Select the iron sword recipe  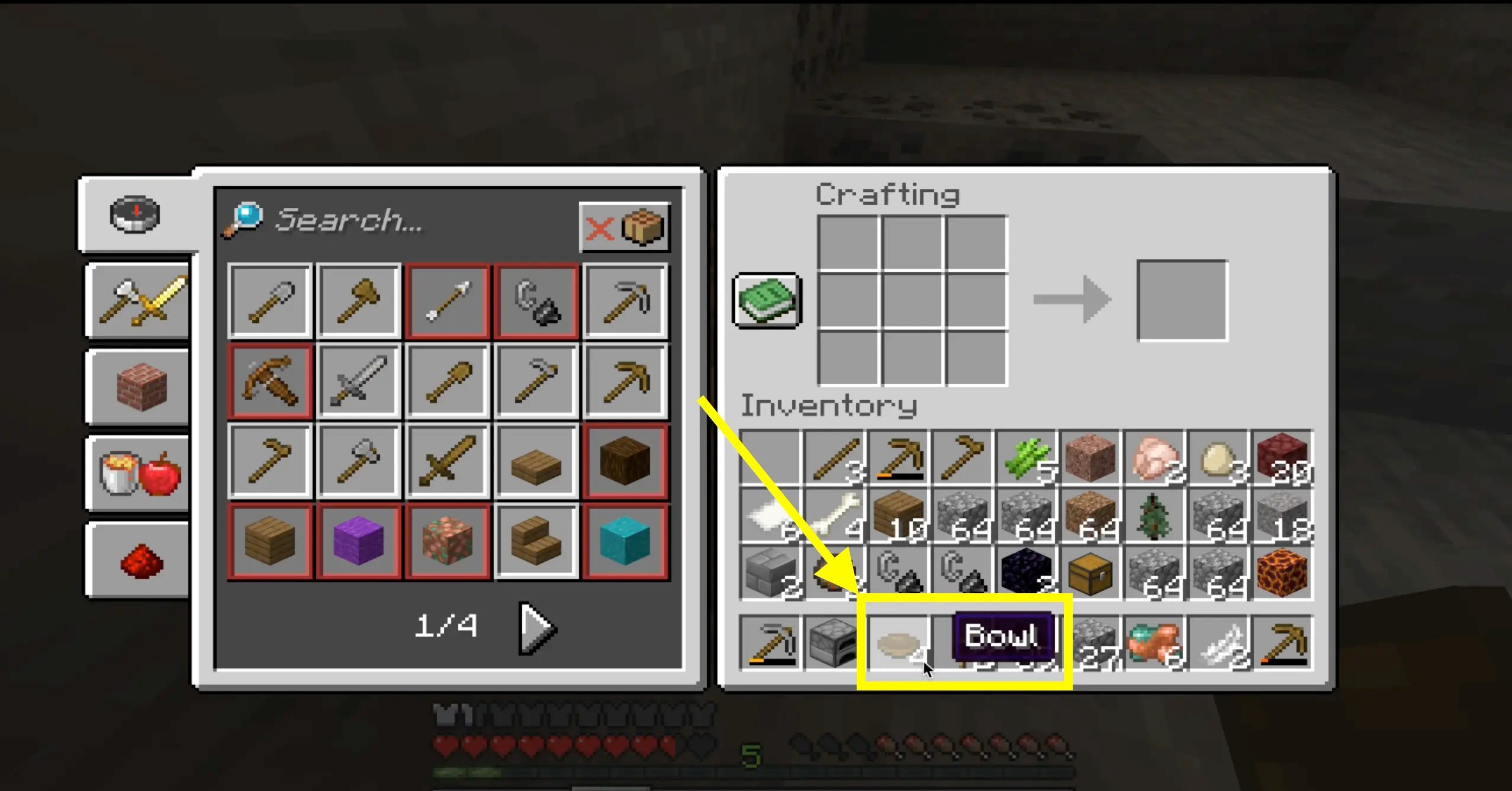[x=359, y=381]
